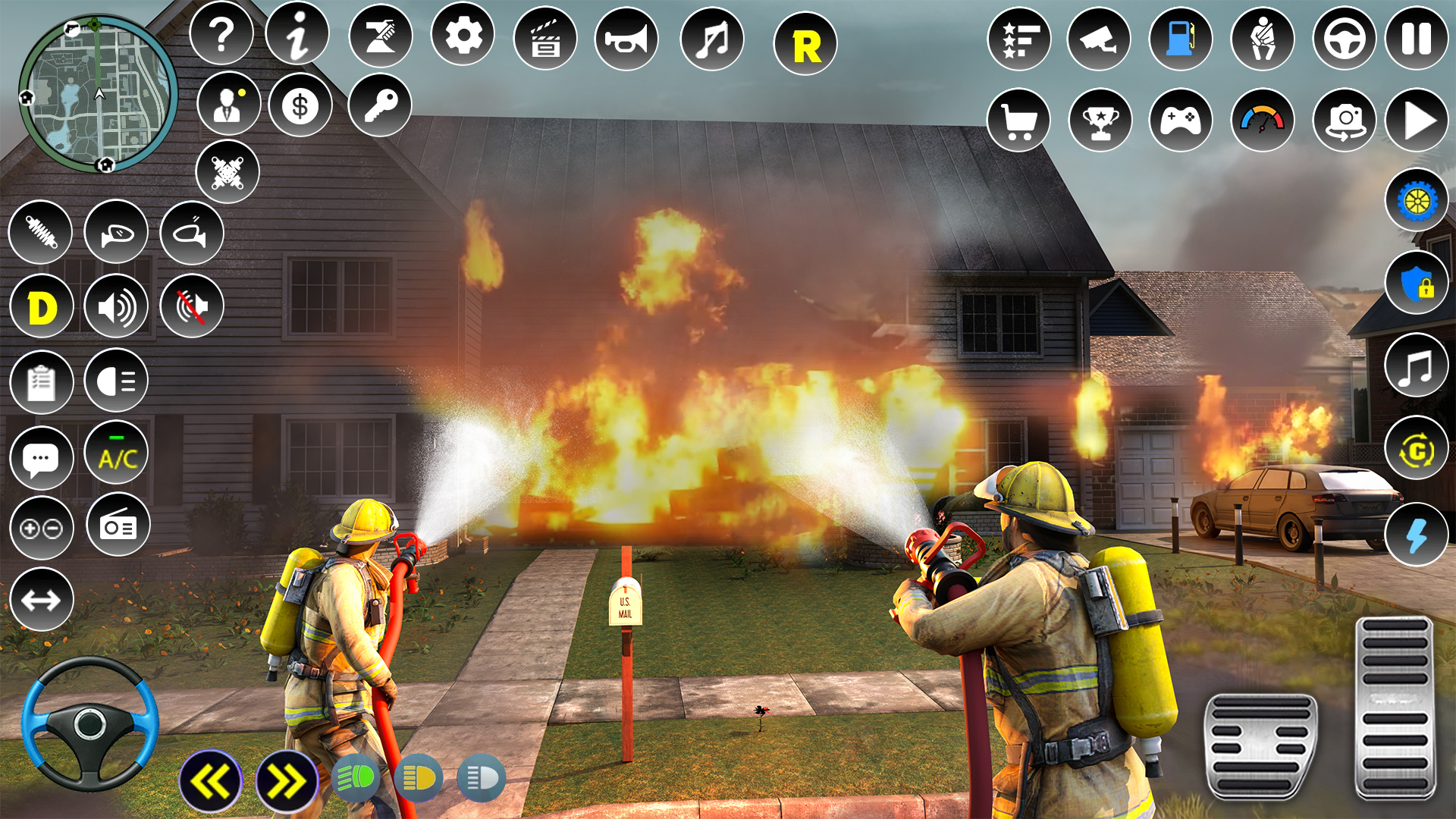Screen dimensions: 1456x819
Task: Open the fuel pump icon
Action: 1181,38
